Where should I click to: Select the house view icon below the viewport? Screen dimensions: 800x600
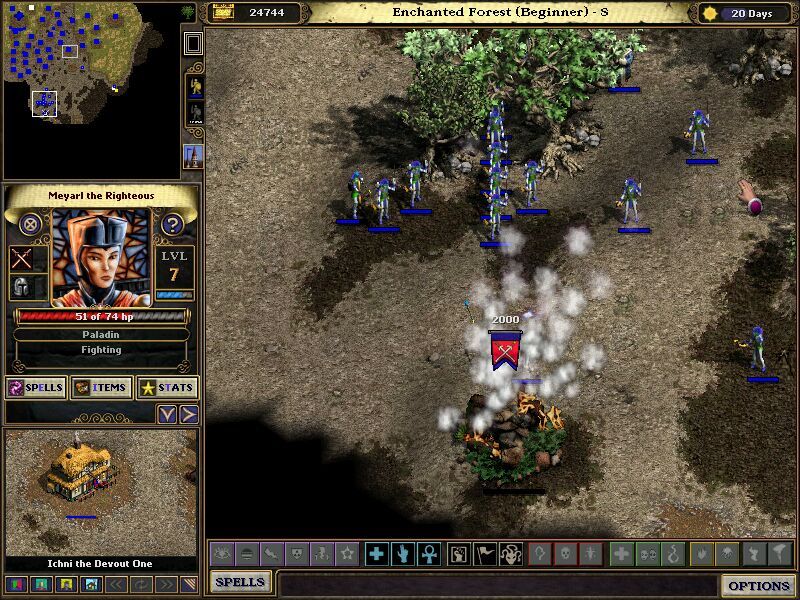click(x=91, y=584)
